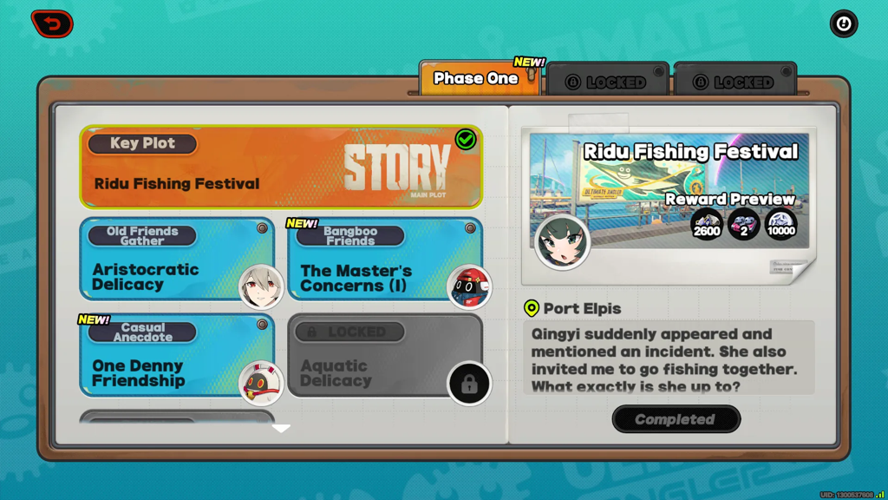Open the Ridu Fishing Festival key plot
This screenshot has width=888, height=500.
(281, 167)
